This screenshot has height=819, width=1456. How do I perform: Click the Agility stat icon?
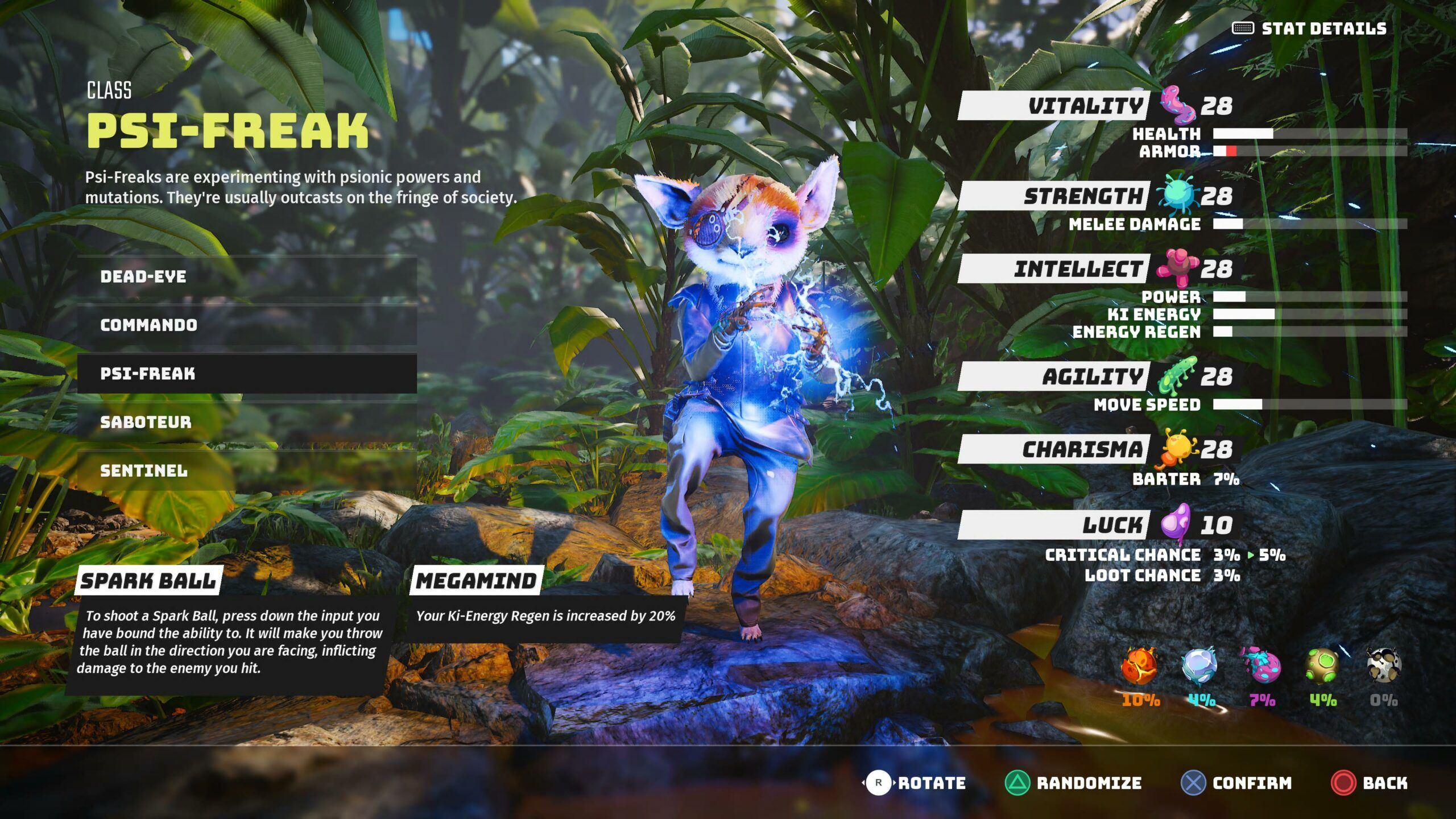(1177, 375)
